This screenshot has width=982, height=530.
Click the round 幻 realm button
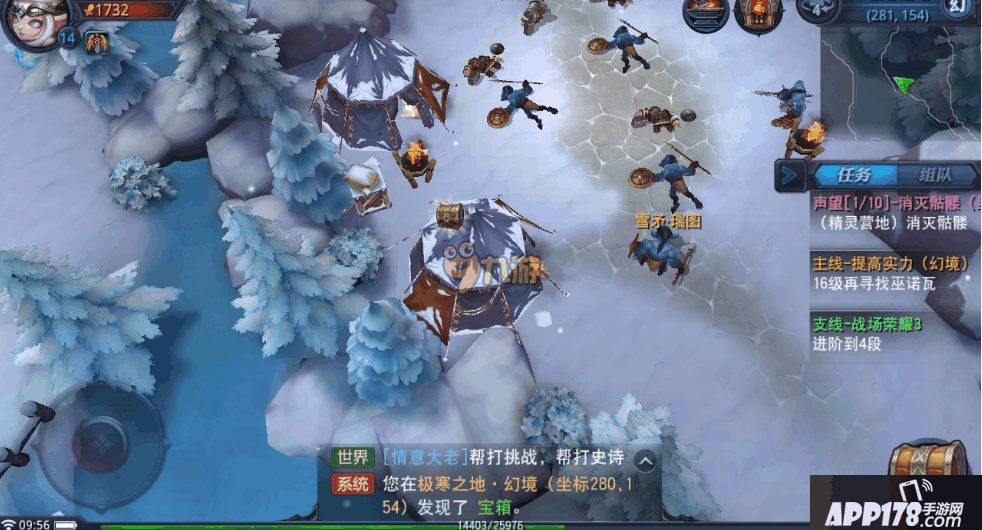click(x=958, y=9)
